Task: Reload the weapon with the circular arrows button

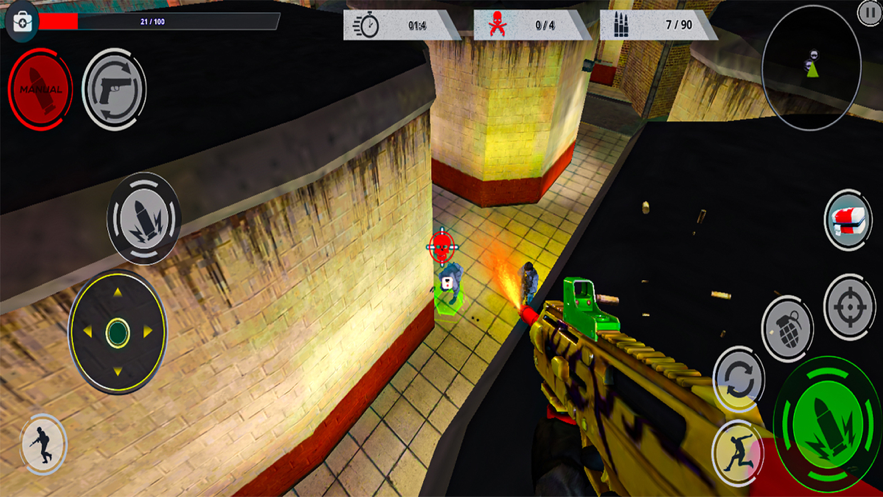Action: (739, 380)
